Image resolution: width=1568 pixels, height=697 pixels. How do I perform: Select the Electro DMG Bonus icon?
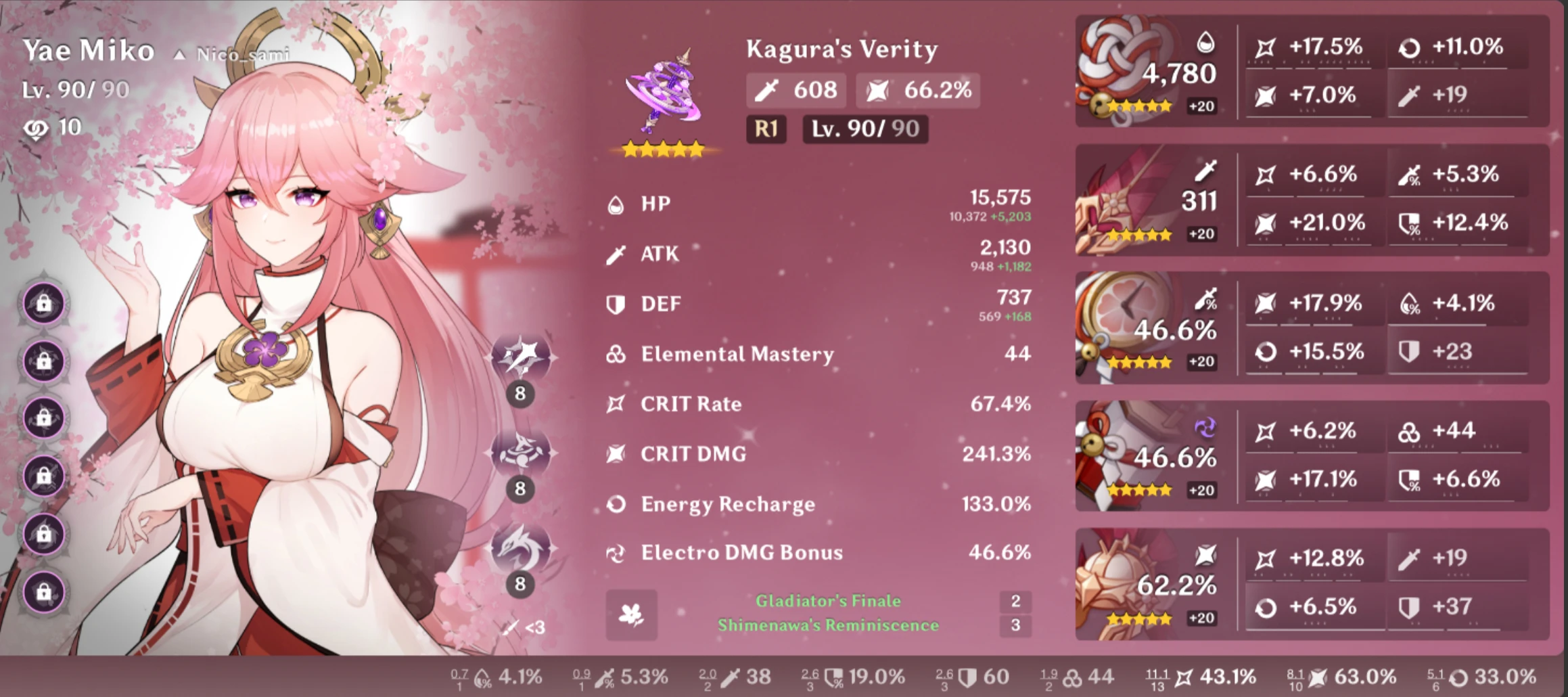click(x=617, y=553)
